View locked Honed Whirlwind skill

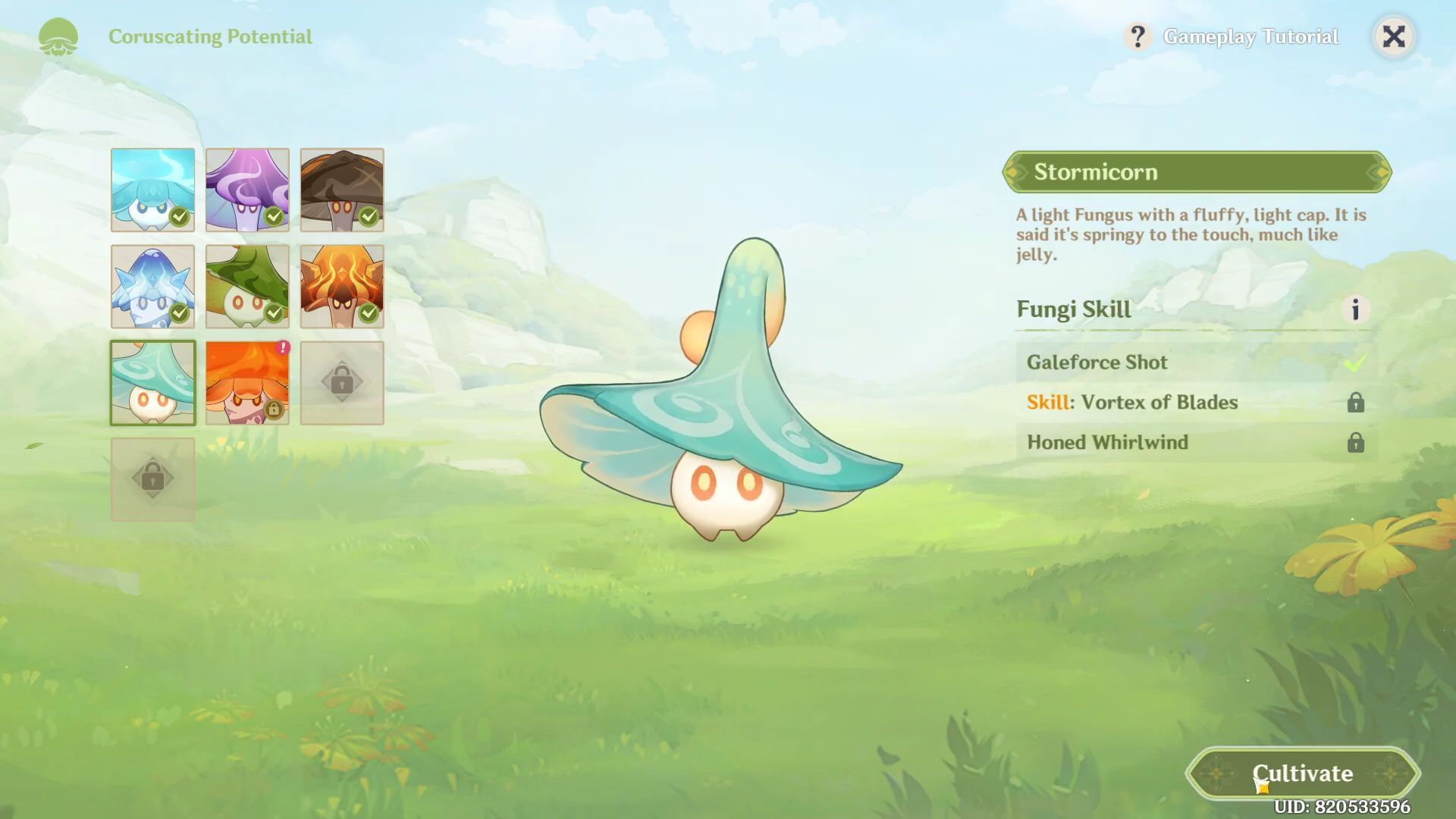click(1195, 443)
